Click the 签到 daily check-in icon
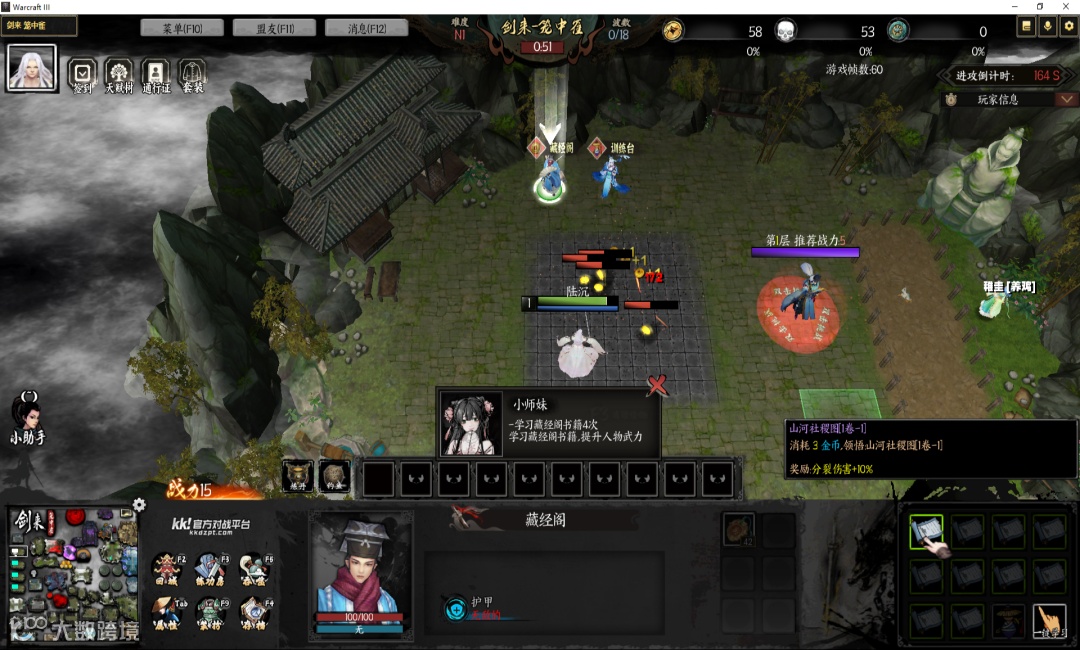 tap(82, 74)
